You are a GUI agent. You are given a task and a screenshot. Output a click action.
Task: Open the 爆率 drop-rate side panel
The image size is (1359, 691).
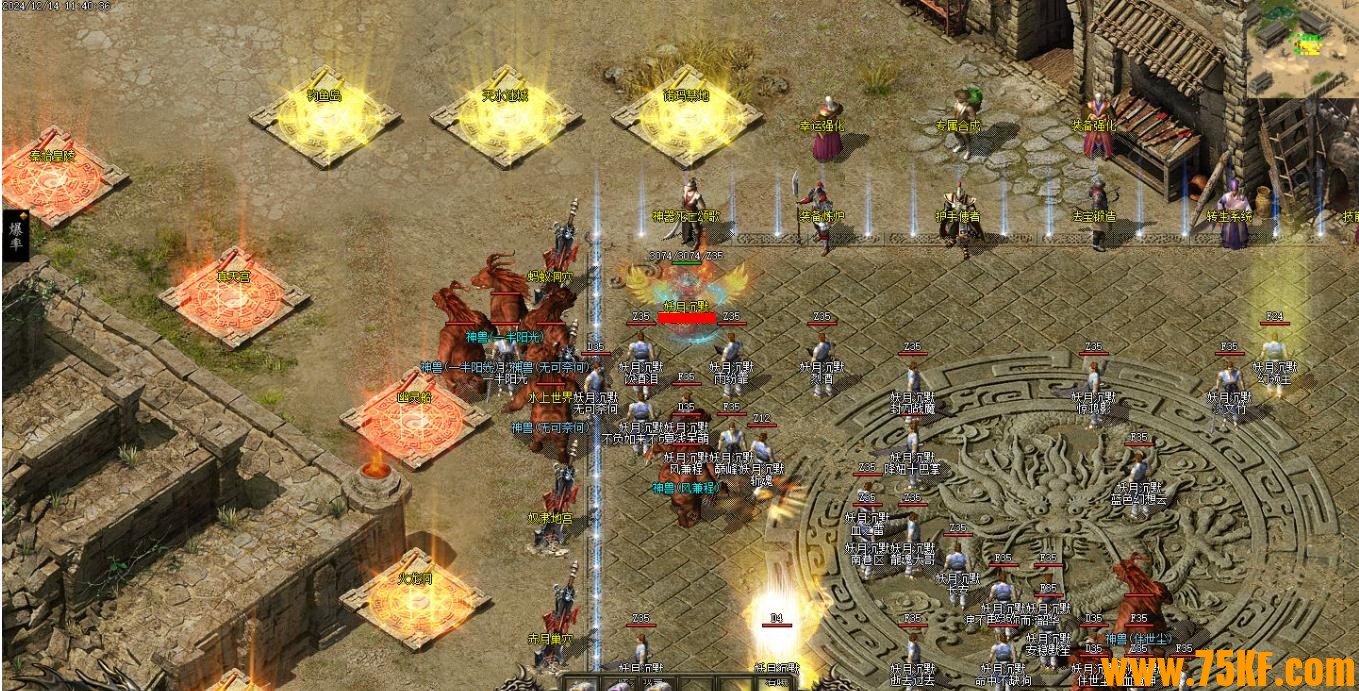(16, 235)
